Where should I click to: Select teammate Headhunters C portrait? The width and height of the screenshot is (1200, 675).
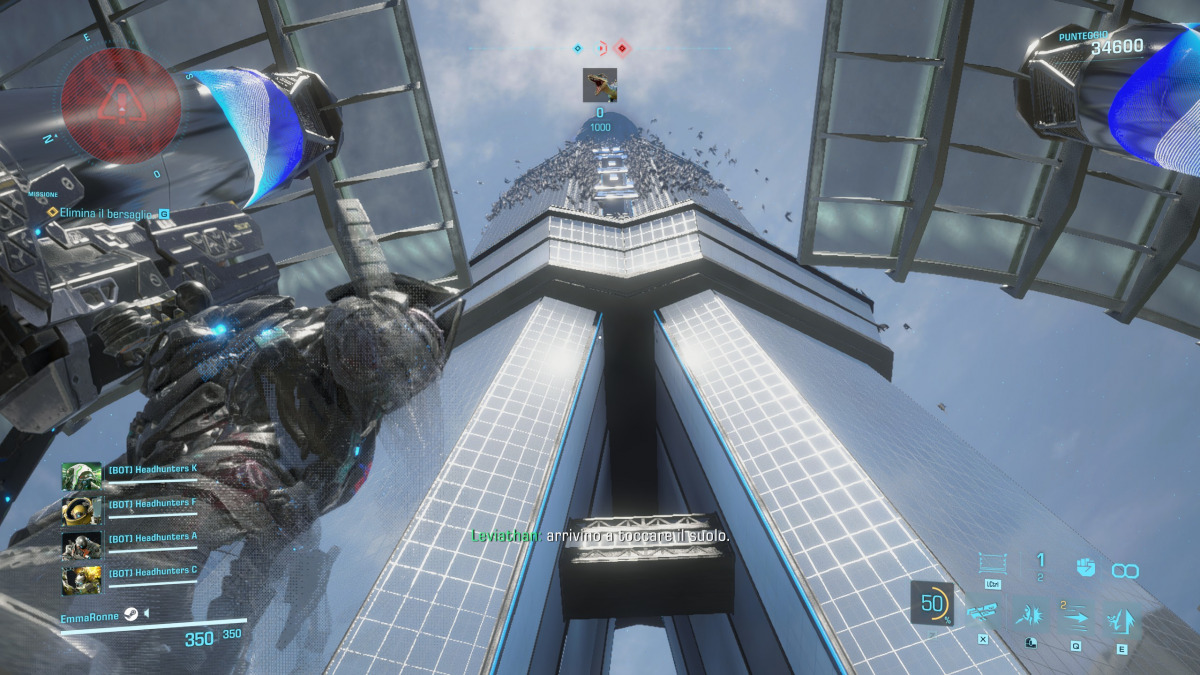pyautogui.click(x=81, y=579)
